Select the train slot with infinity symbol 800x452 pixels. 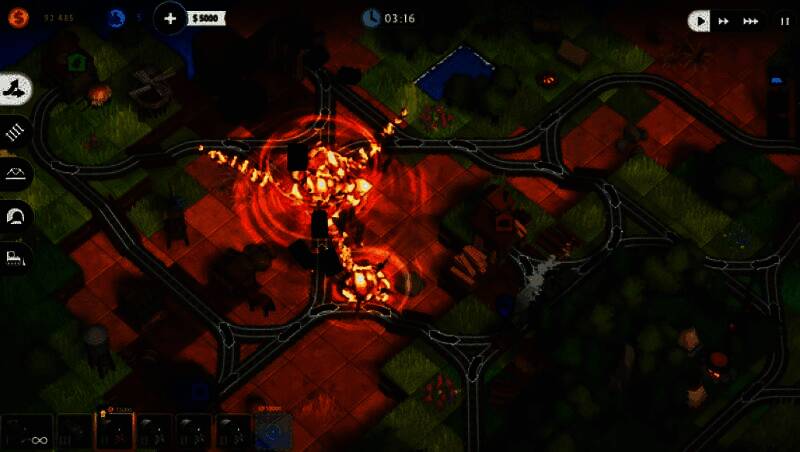(27, 432)
